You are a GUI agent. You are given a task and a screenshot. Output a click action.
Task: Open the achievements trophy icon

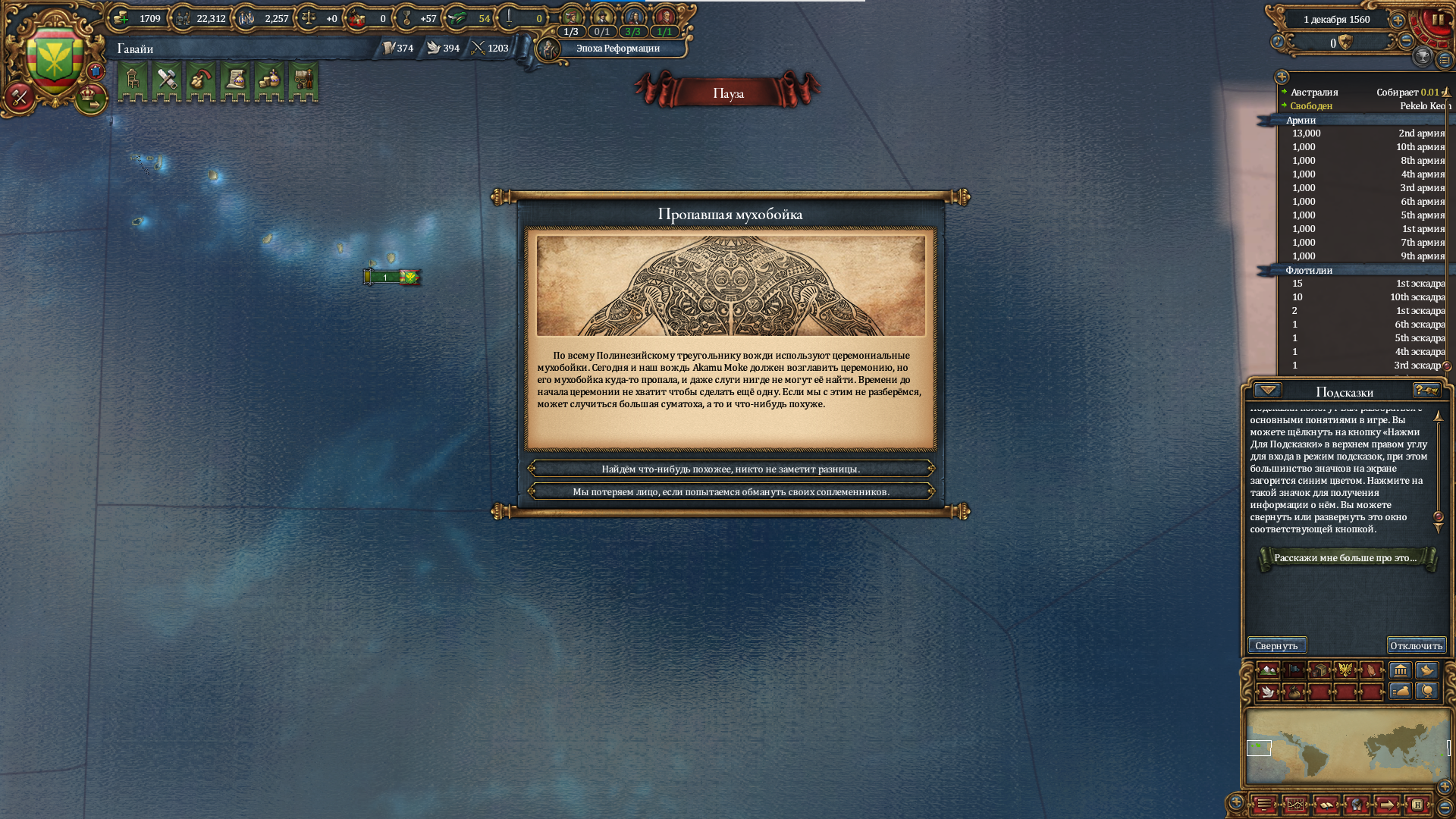point(1423,56)
